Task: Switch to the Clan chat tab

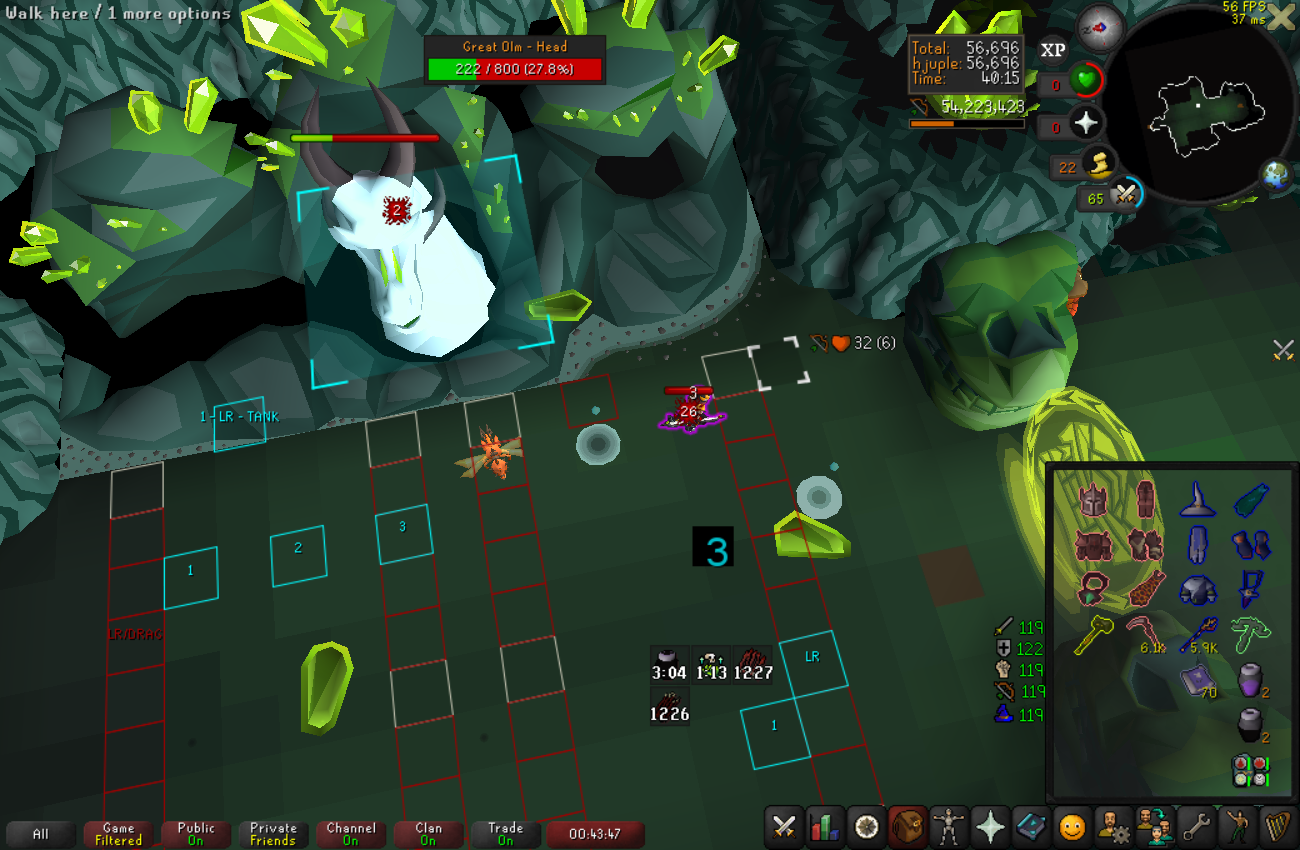Action: pyautogui.click(x=428, y=834)
